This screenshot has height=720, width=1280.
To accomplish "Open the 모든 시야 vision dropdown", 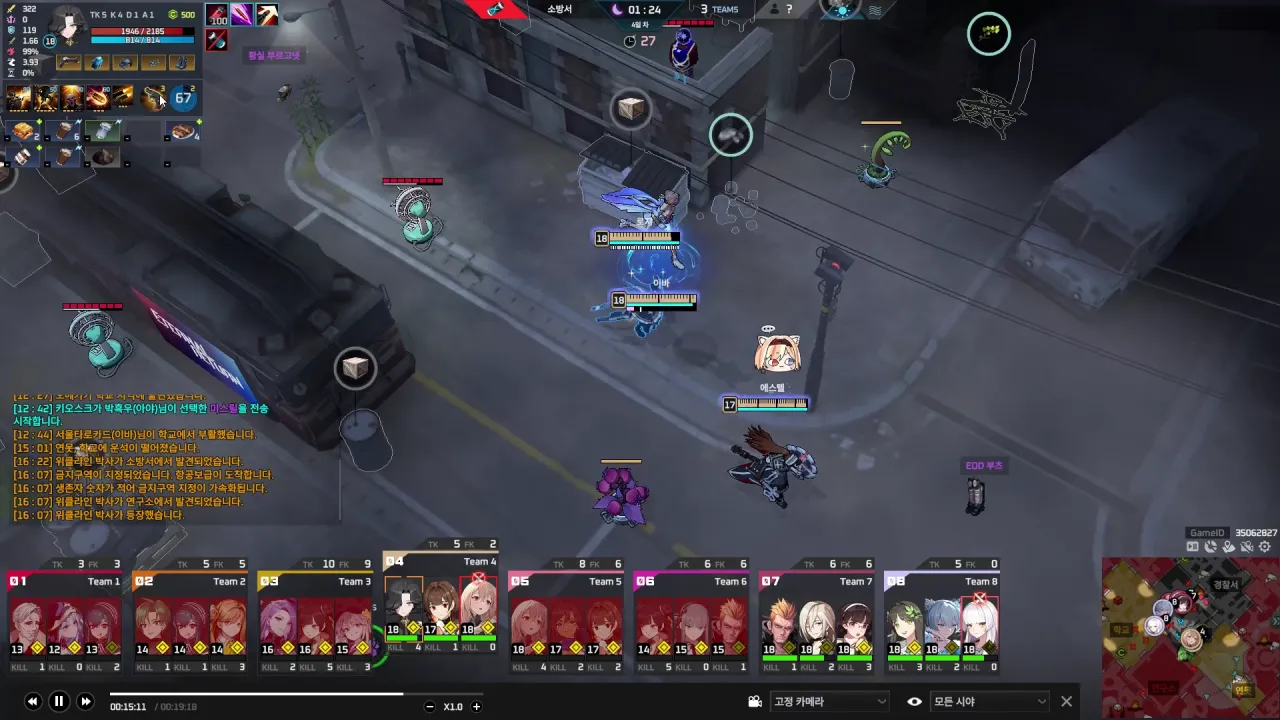I will (x=988, y=702).
